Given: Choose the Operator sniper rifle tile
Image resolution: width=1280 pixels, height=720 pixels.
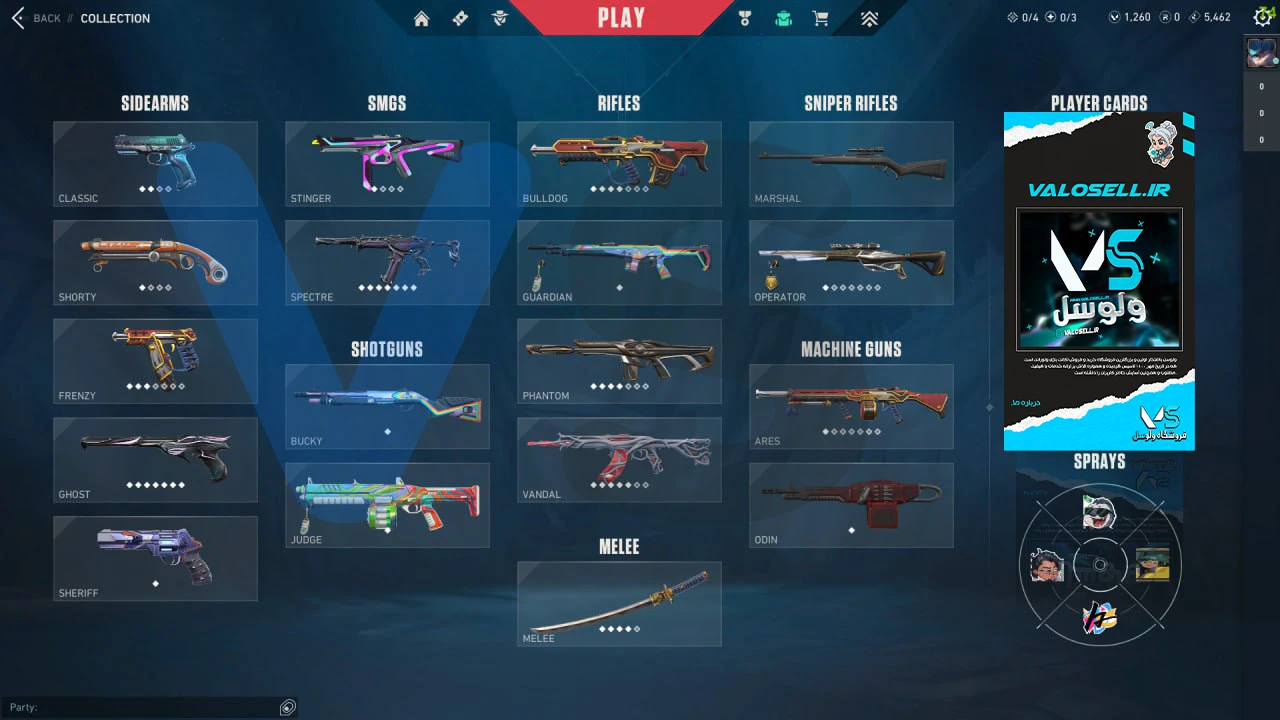Looking at the screenshot, I should point(851,262).
